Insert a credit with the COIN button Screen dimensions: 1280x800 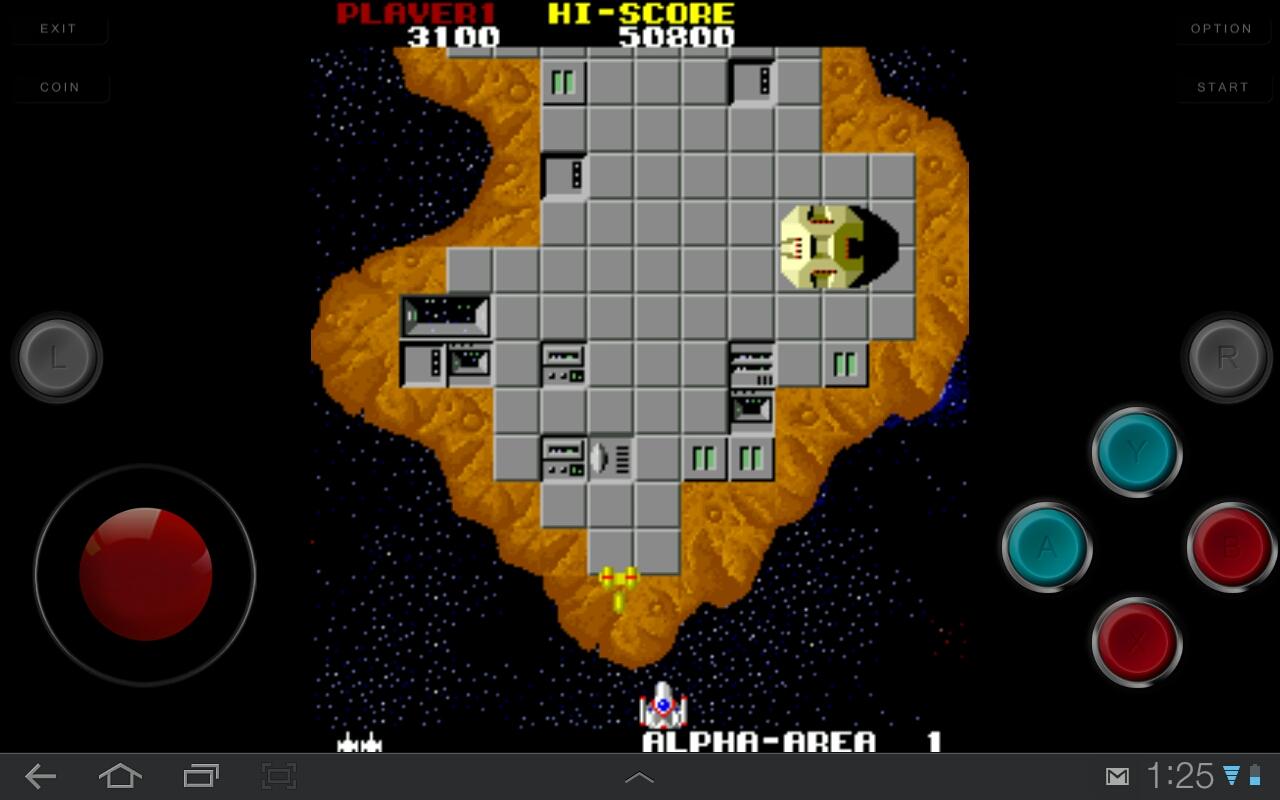pyautogui.click(x=59, y=87)
